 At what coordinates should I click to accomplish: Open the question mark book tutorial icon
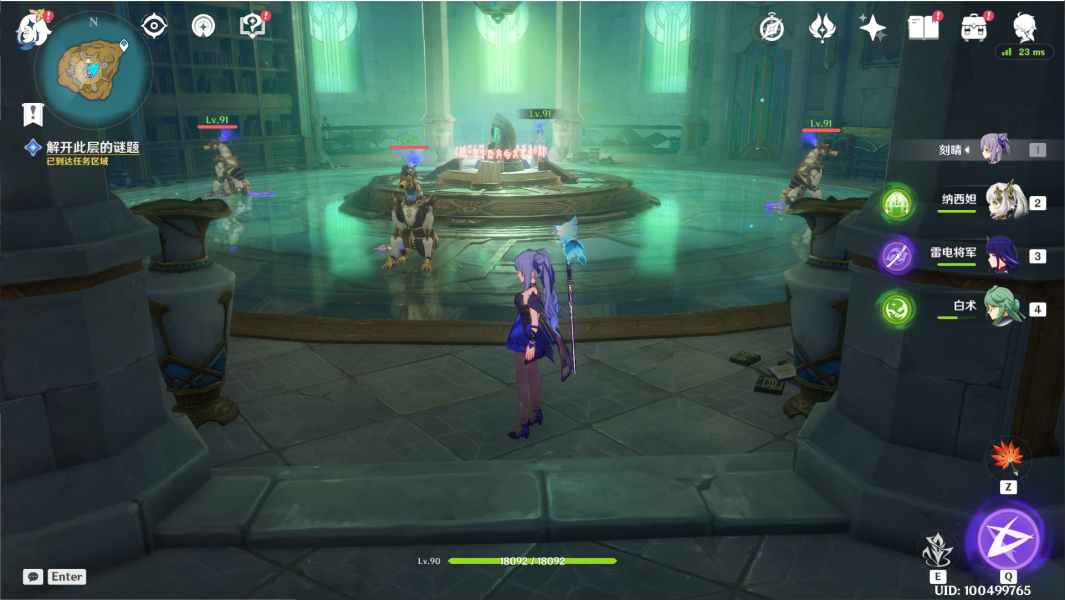coord(253,26)
